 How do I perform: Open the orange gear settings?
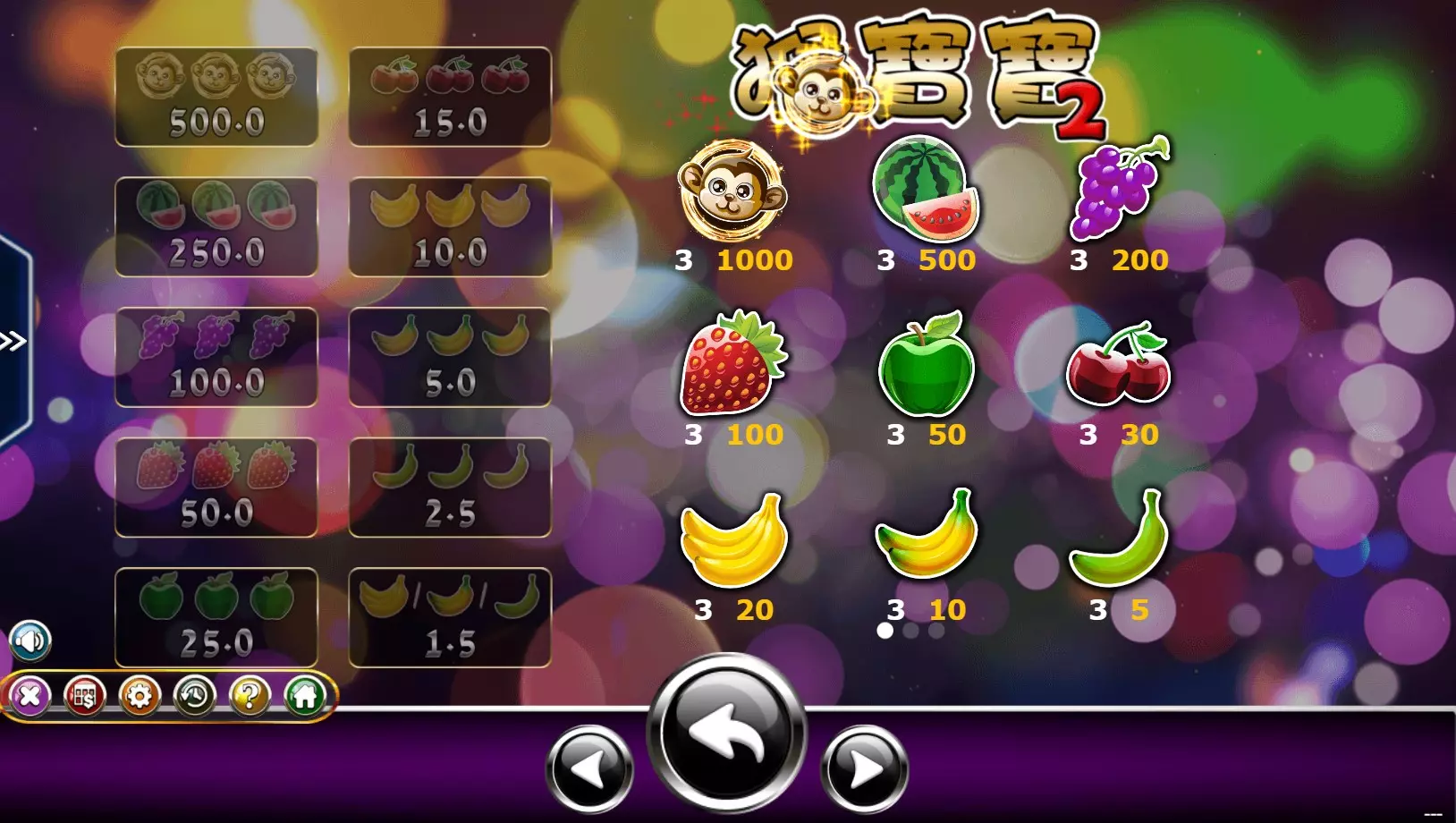pos(140,695)
